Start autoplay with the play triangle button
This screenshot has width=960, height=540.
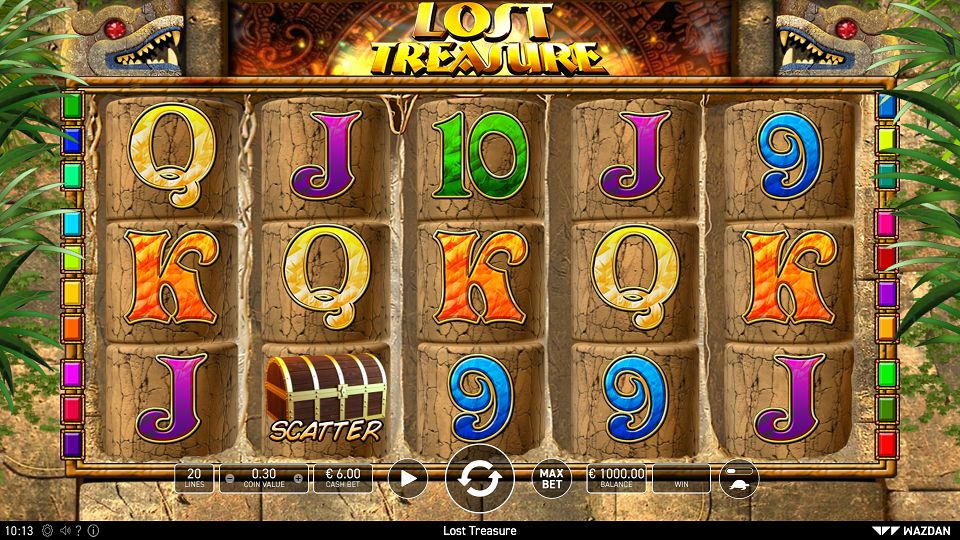(x=407, y=479)
